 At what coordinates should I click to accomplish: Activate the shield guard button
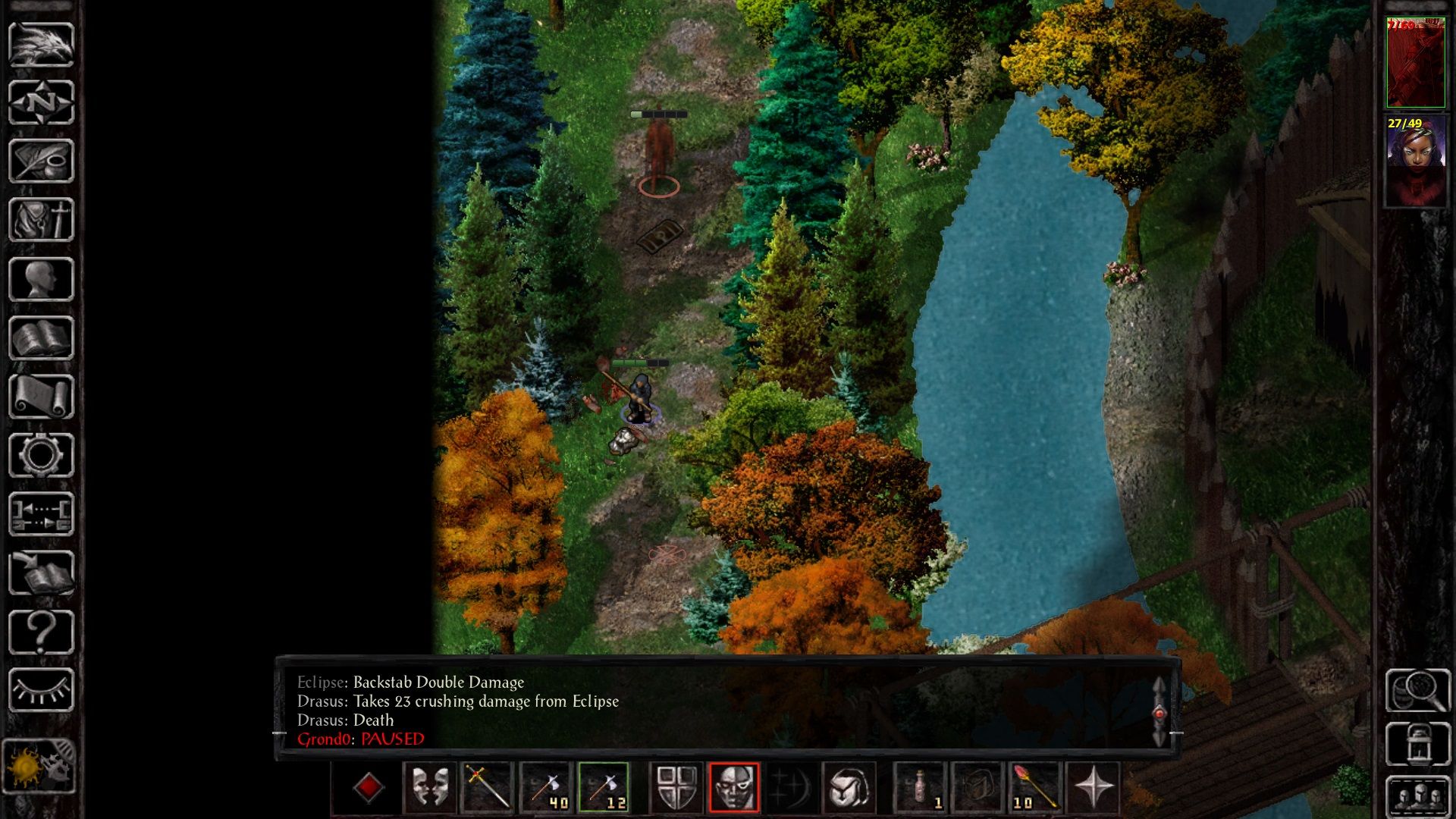pyautogui.click(x=676, y=787)
